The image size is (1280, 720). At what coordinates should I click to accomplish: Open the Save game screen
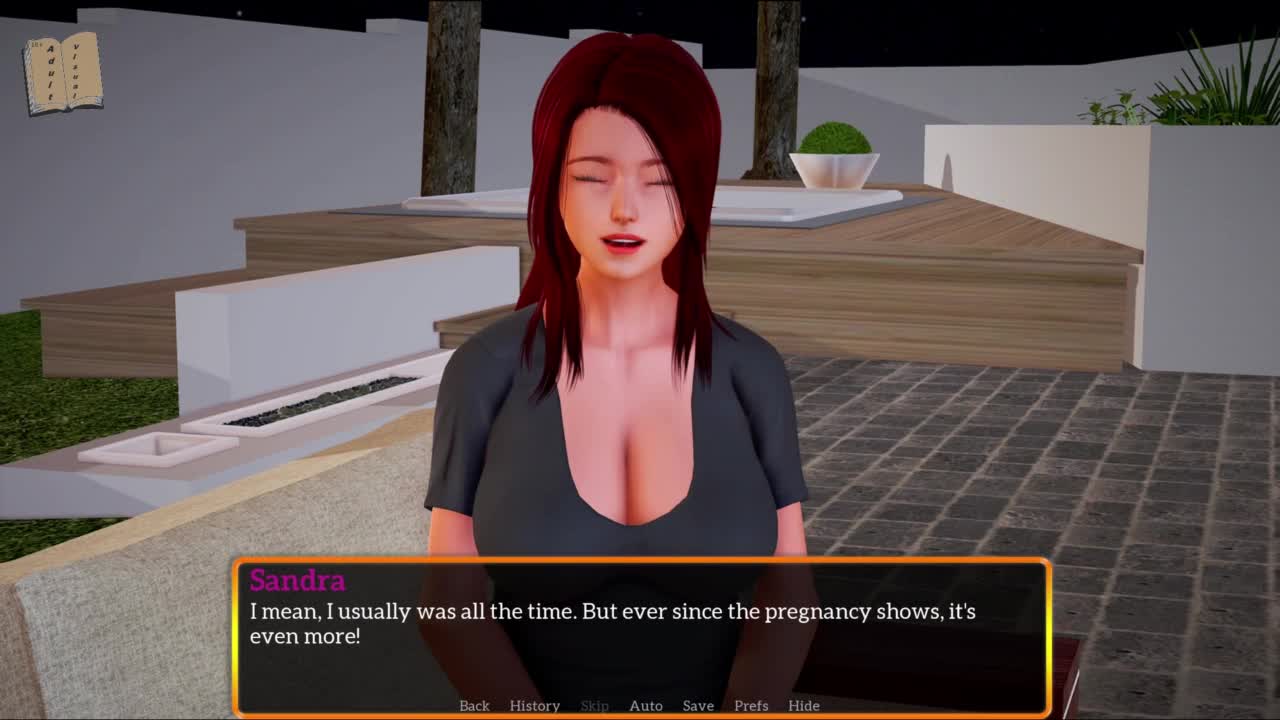[x=698, y=705]
